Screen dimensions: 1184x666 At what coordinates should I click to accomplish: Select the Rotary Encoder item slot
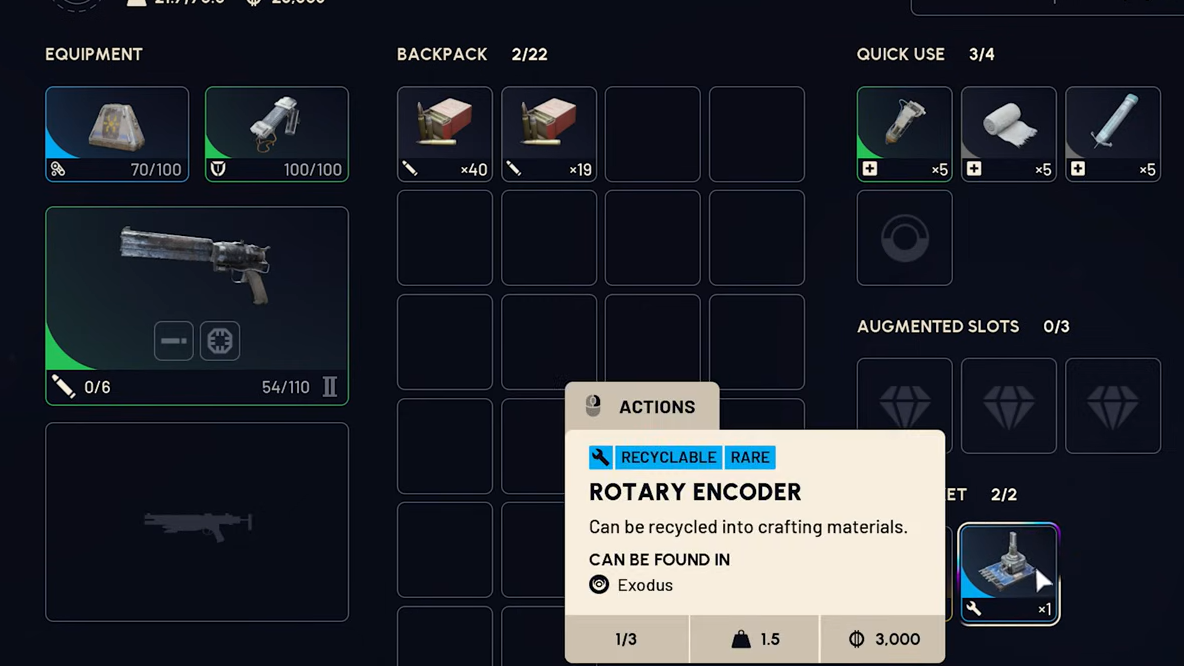coord(1008,573)
